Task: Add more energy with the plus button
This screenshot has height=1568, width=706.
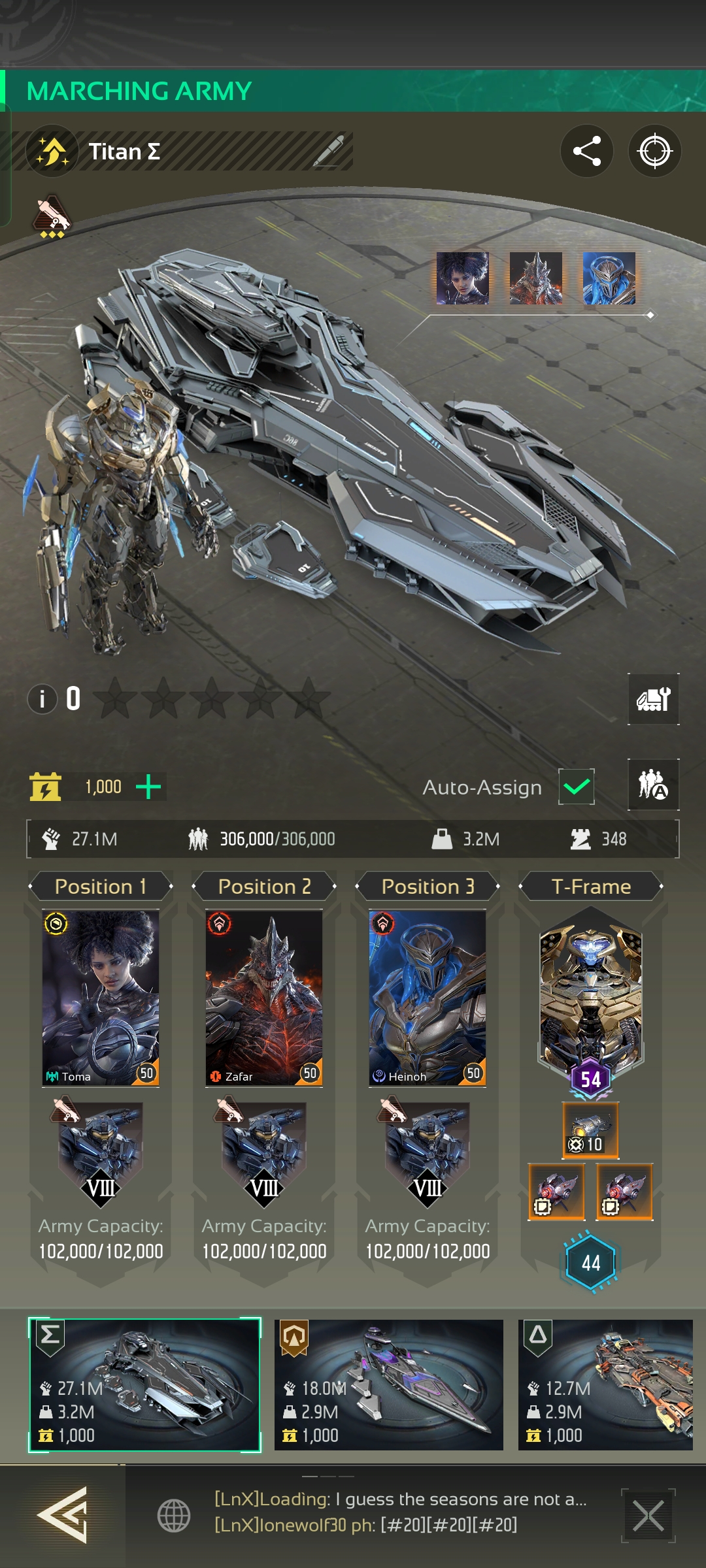Action: [148, 787]
